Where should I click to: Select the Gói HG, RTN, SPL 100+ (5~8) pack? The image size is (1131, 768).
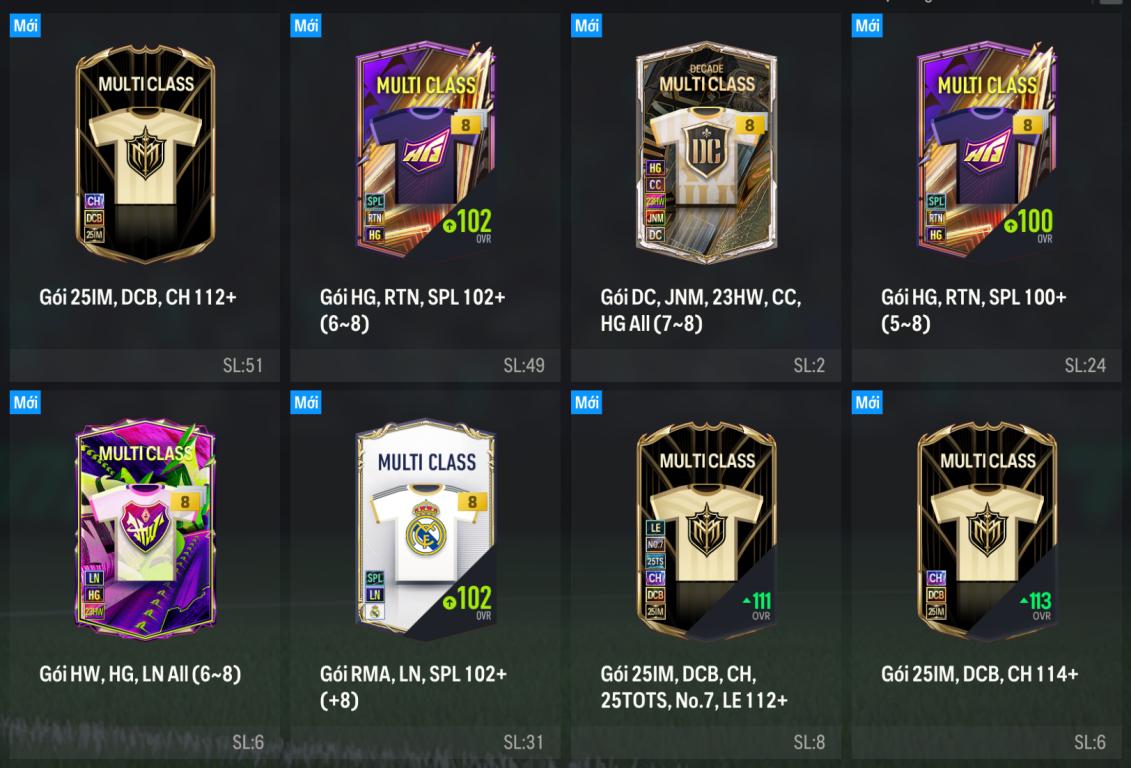click(x=986, y=150)
